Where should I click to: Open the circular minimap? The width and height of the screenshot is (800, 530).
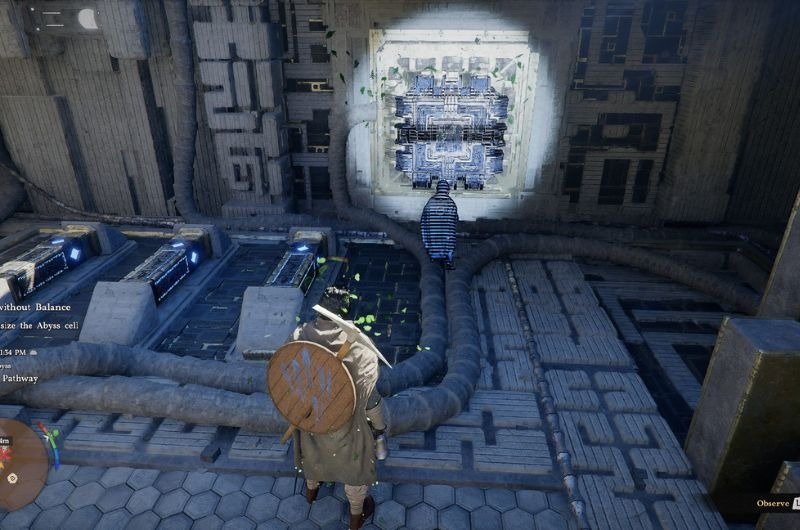[18, 462]
